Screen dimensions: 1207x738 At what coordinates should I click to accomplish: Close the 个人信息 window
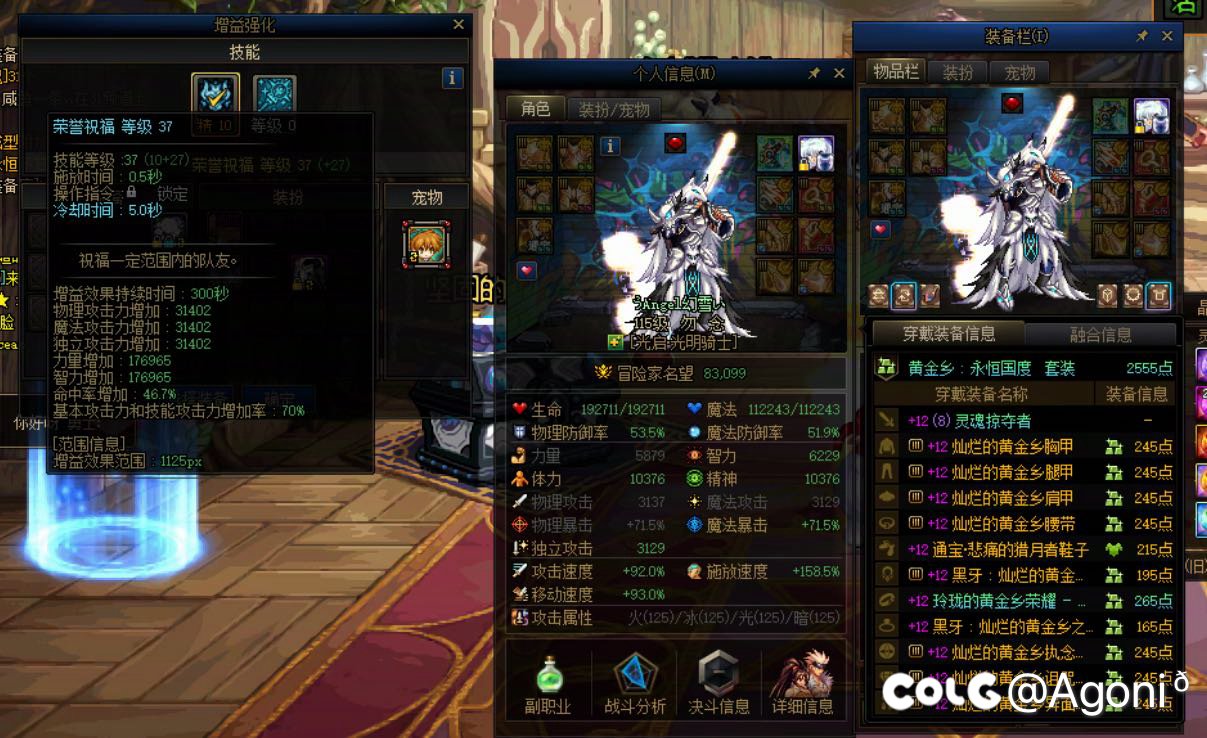coord(839,73)
